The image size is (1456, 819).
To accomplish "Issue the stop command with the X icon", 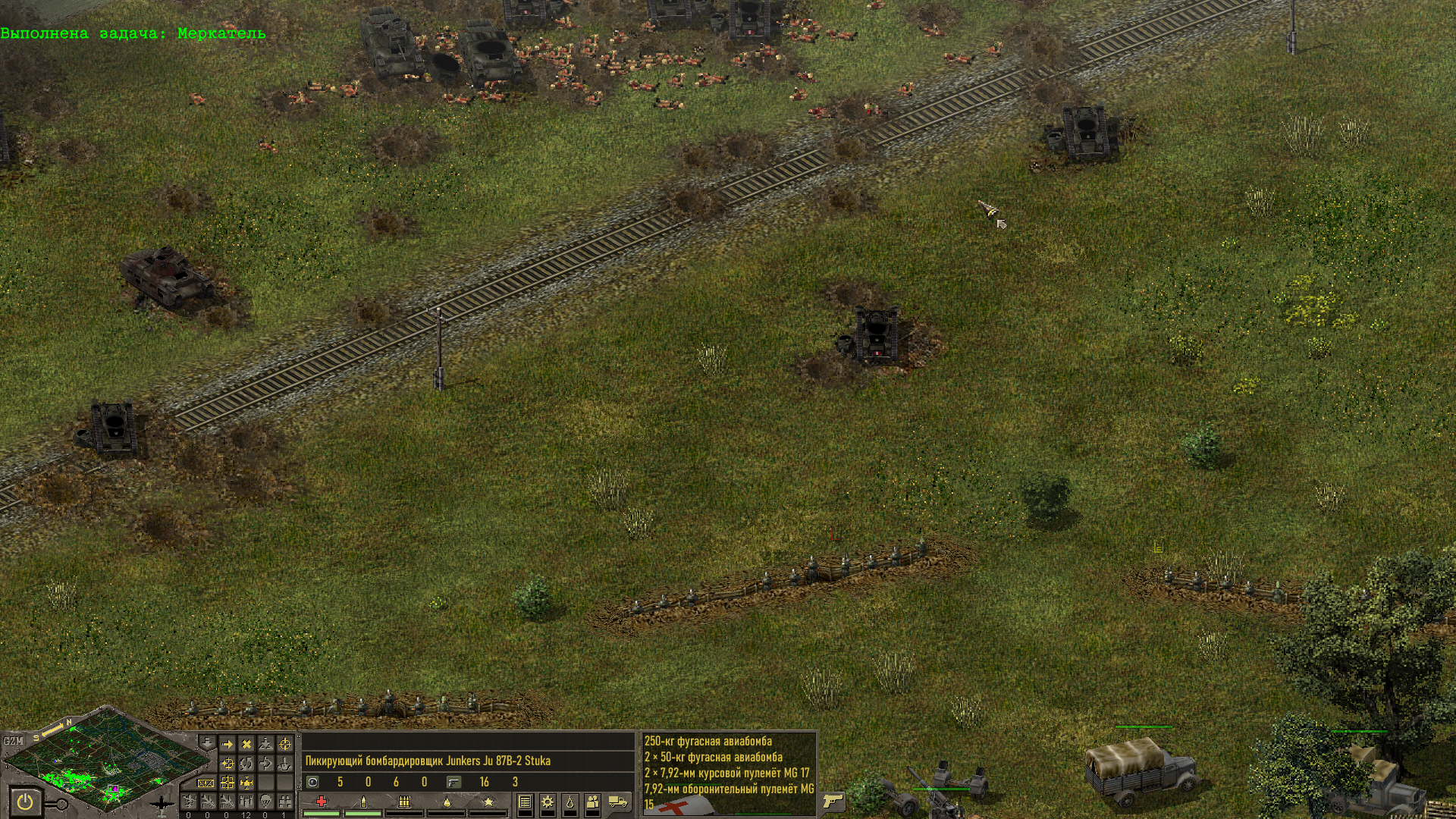I will pyautogui.click(x=246, y=745).
